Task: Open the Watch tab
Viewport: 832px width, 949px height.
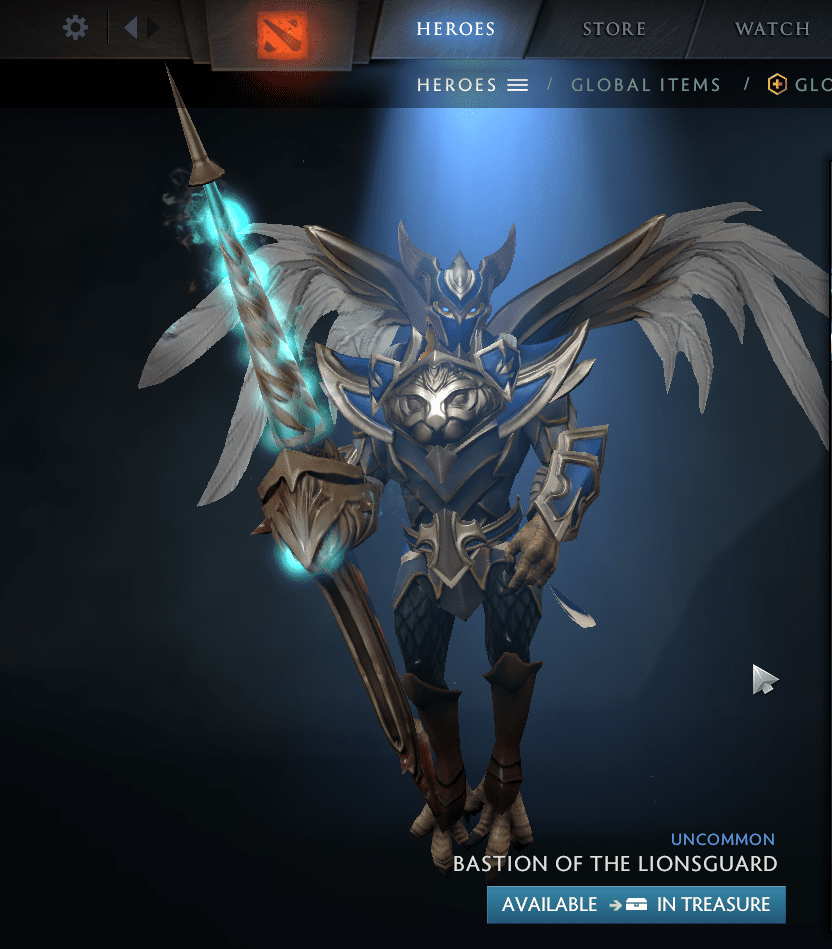Action: pos(772,28)
